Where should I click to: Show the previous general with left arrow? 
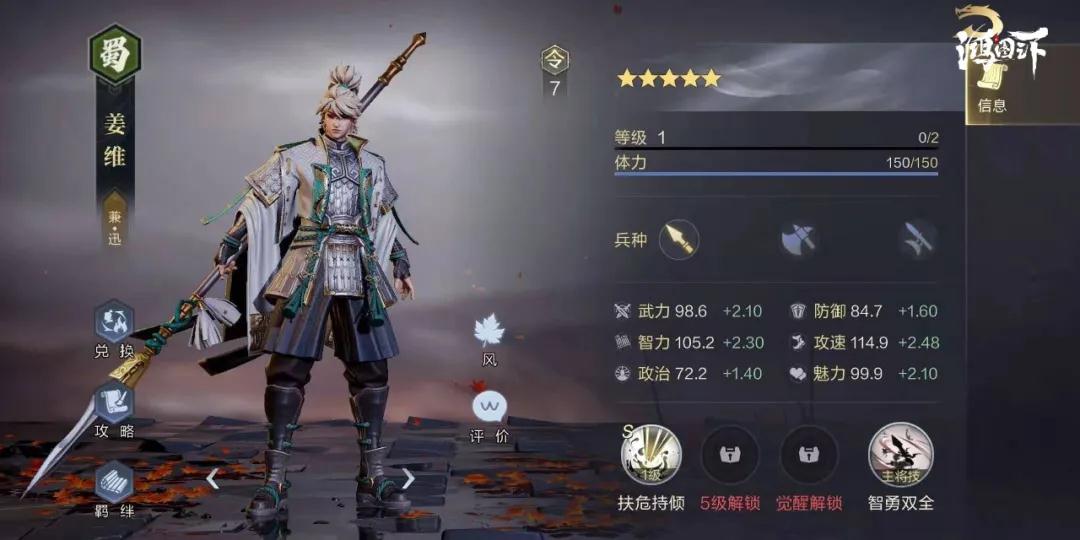click(212, 479)
